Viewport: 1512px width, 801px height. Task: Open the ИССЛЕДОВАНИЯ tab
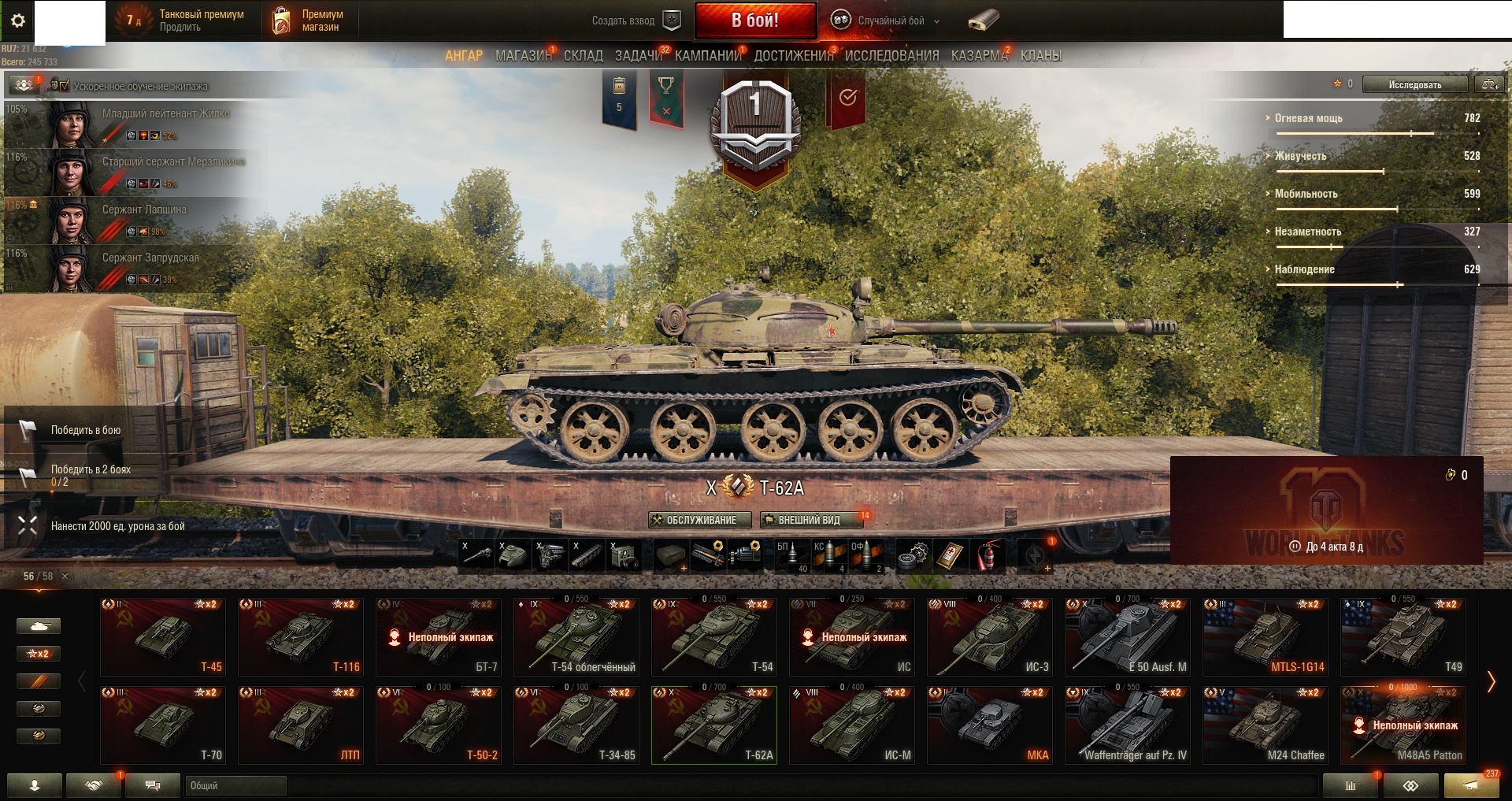point(891,56)
